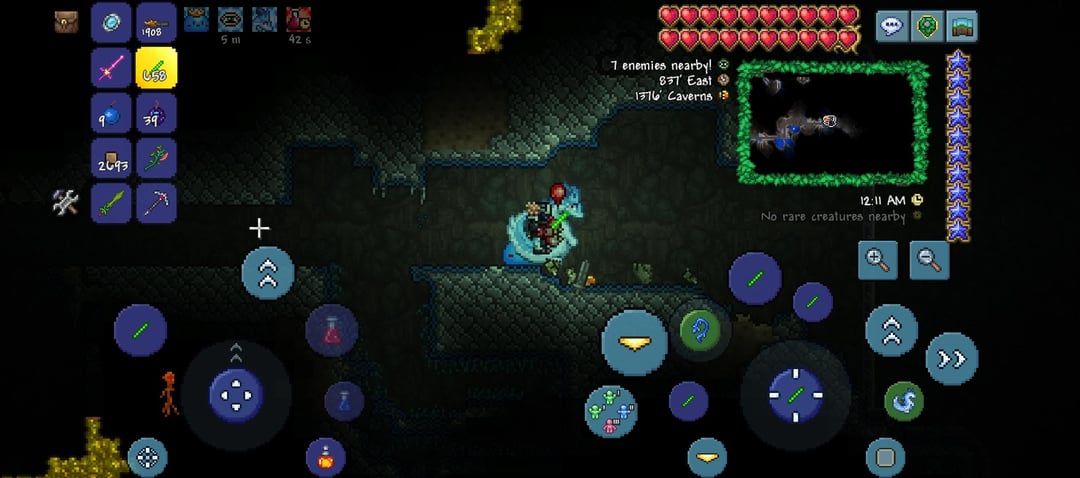Pick the blue bomb slot with 9
1080x478 pixels.
110,114
